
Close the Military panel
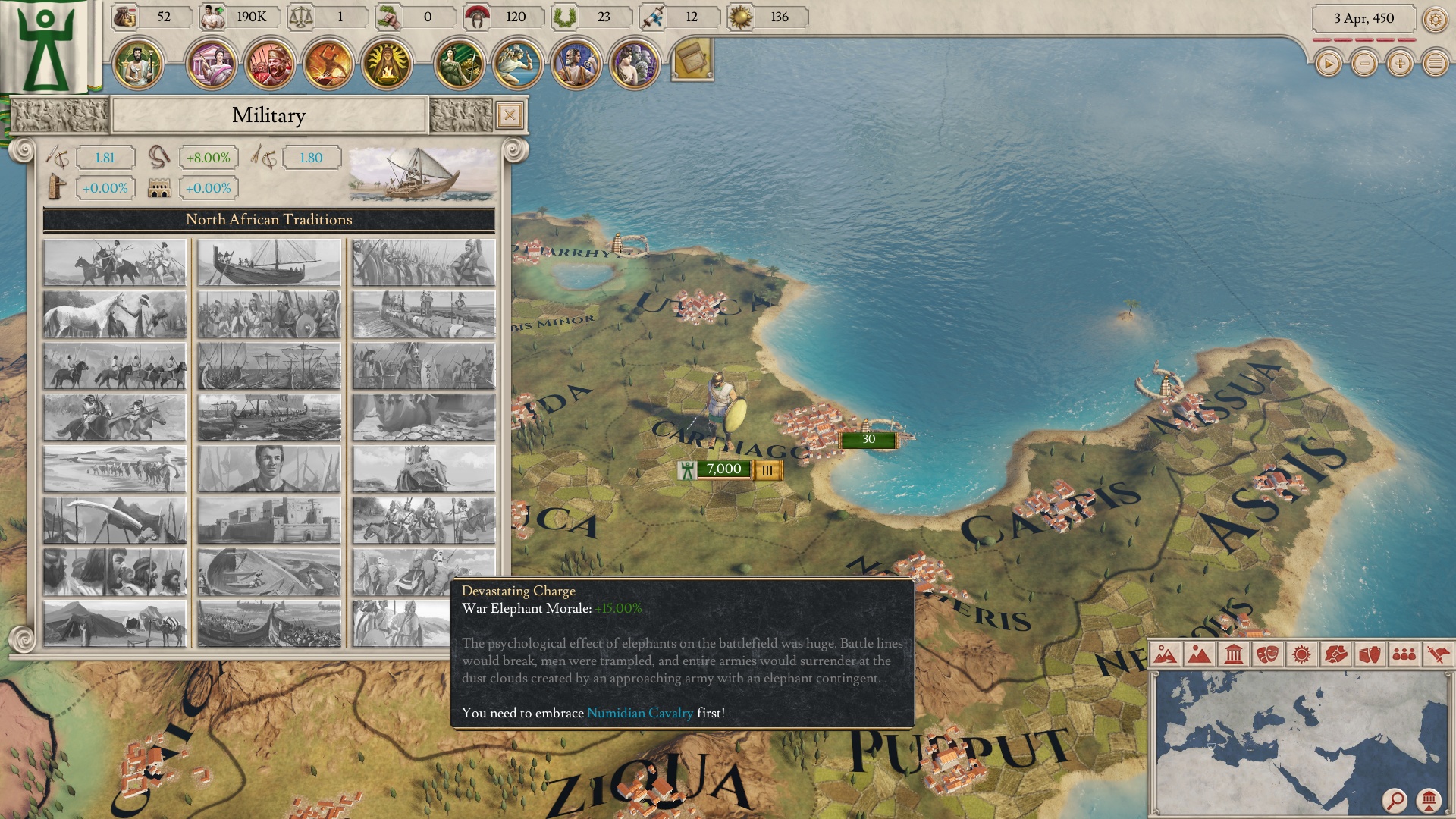point(508,115)
